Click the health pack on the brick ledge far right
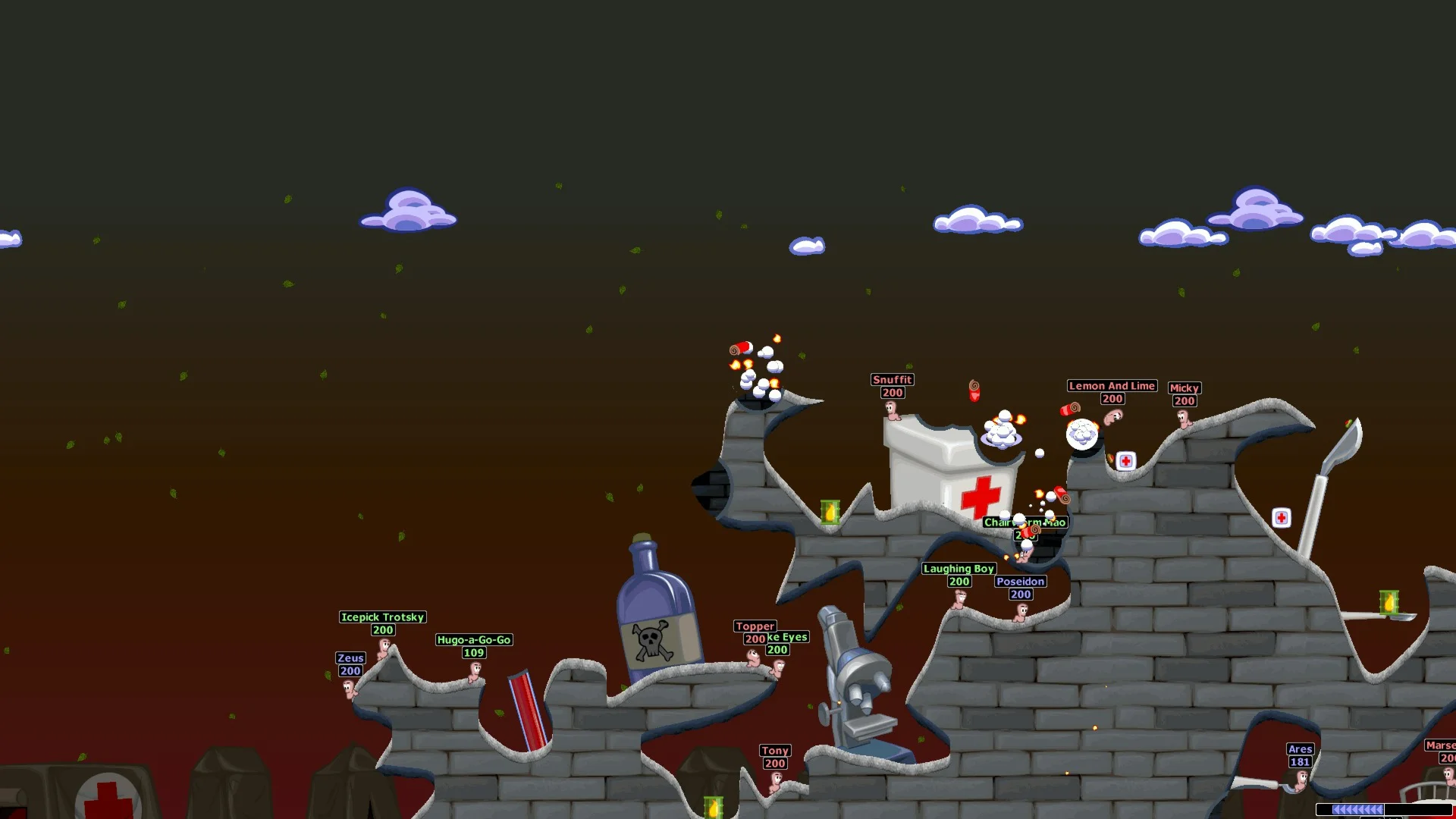Viewport: 1456px width, 819px height. pyautogui.click(x=1281, y=517)
